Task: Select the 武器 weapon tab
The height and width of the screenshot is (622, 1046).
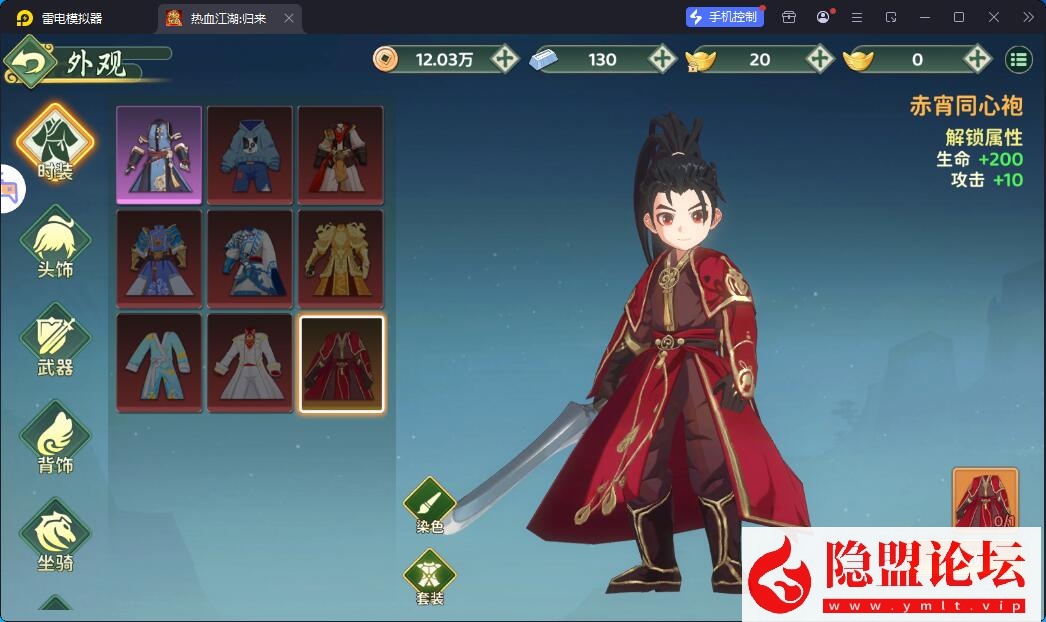Action: [x=55, y=338]
